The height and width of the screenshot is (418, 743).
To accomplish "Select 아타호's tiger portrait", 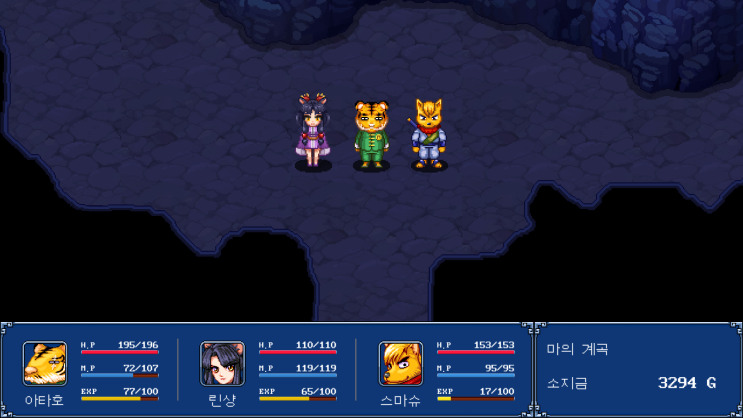I will [45, 364].
